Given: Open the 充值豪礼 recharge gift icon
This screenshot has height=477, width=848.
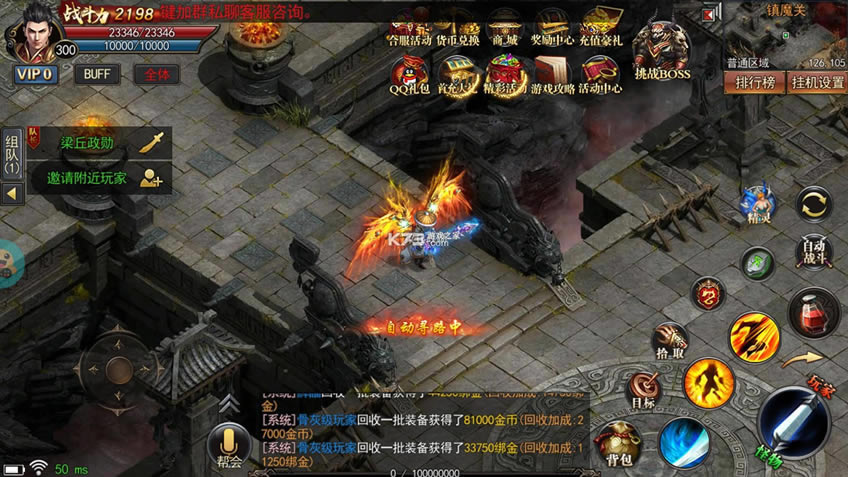Looking at the screenshot, I should [602, 27].
